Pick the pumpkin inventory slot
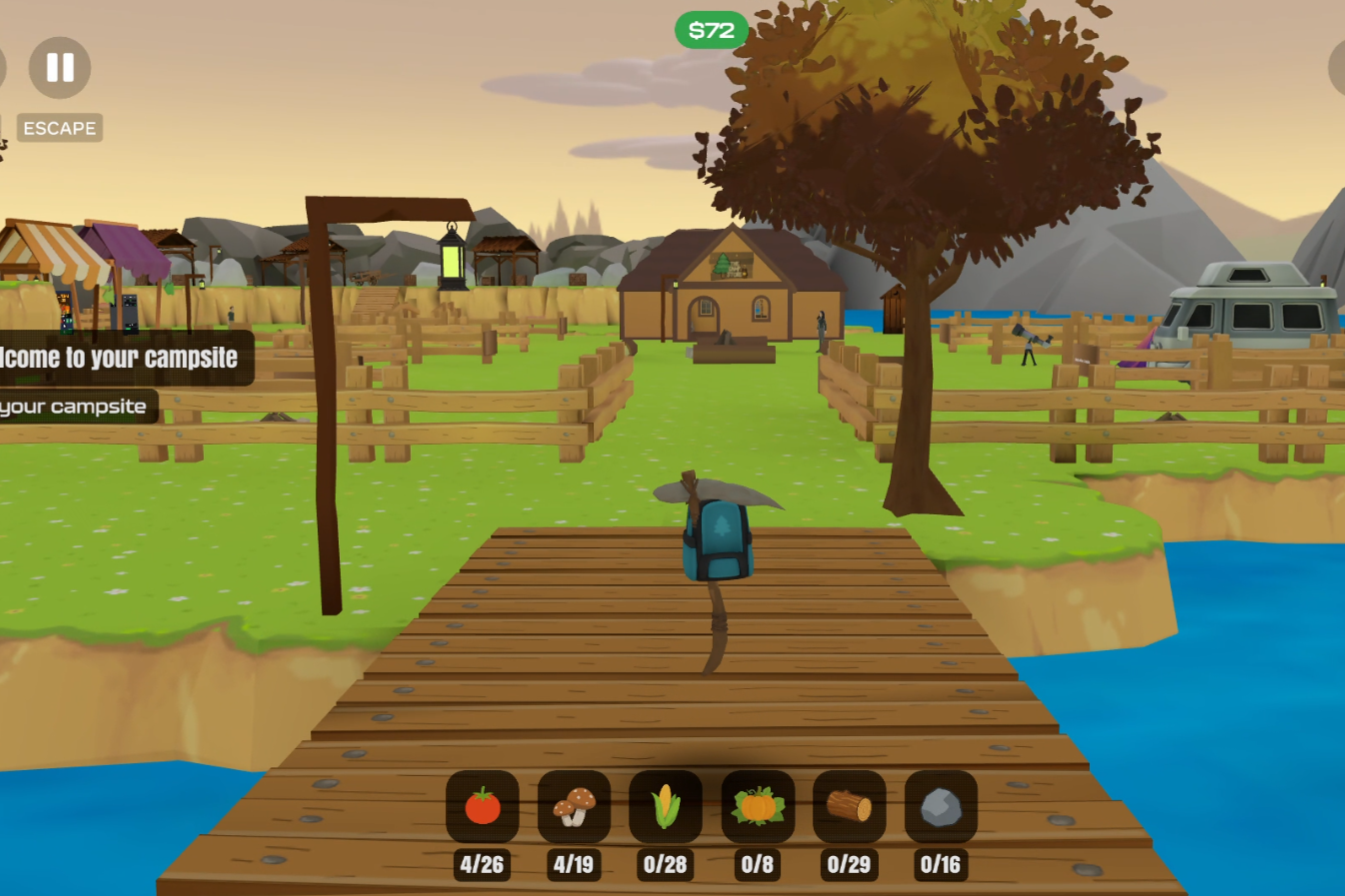 pos(758,806)
